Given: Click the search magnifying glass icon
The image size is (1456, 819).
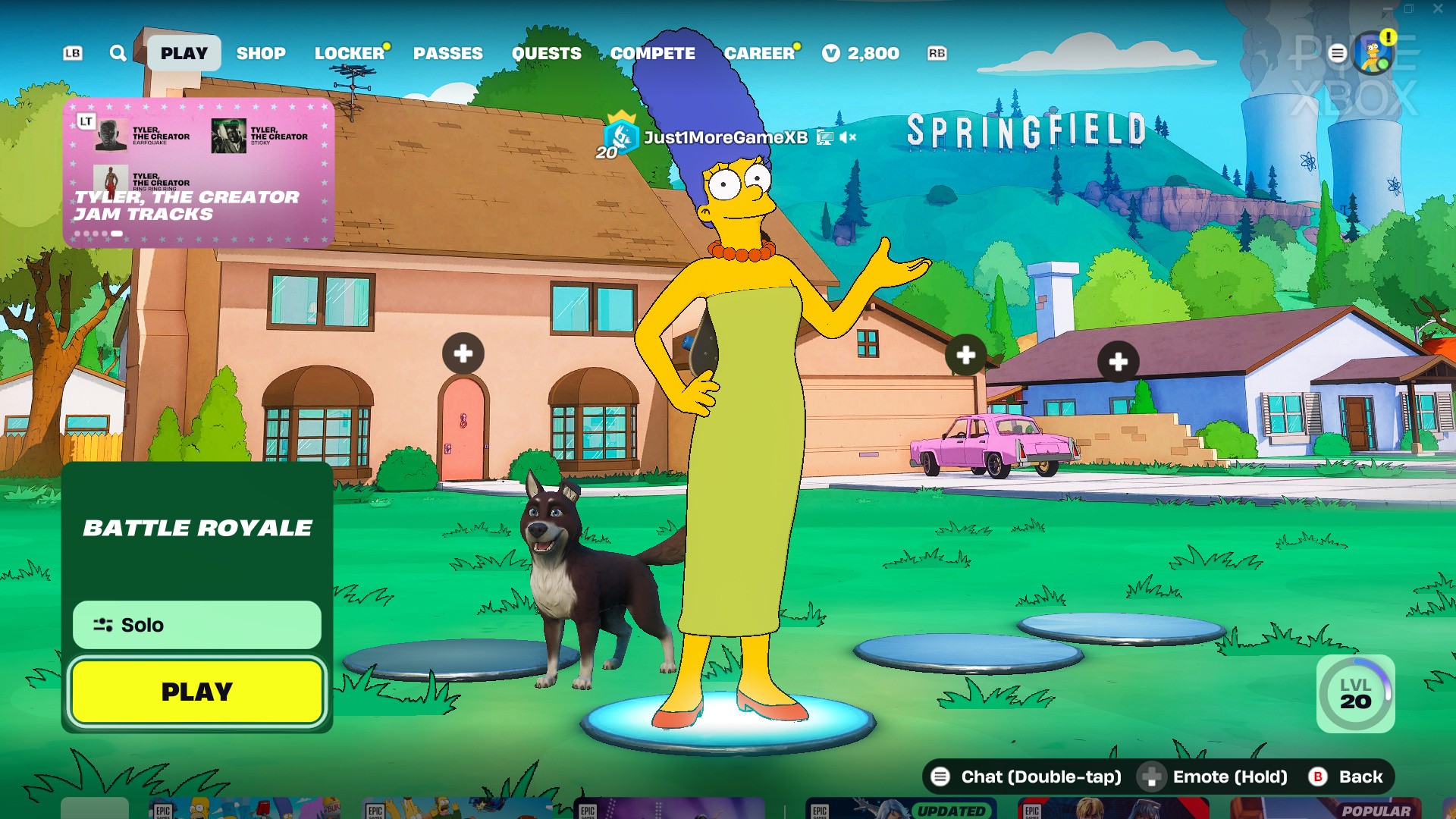Looking at the screenshot, I should 118,53.
